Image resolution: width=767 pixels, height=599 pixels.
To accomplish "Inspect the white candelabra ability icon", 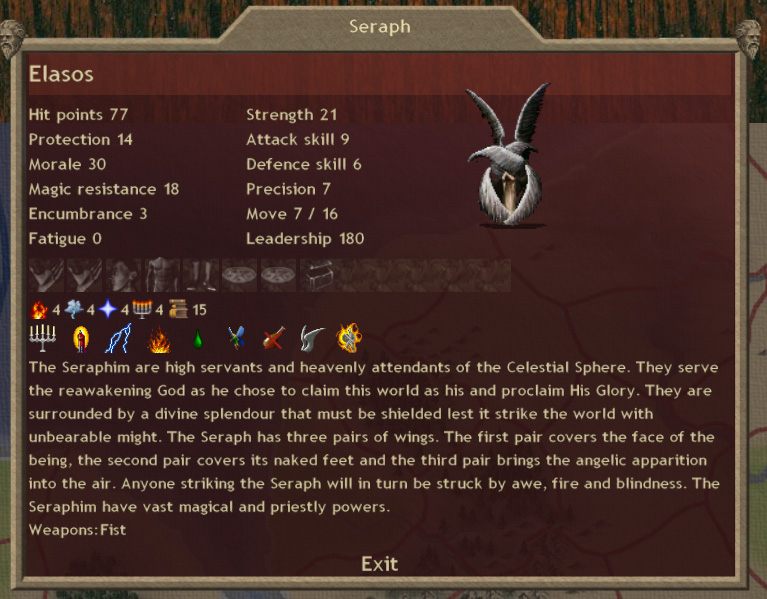I will pos(42,339).
